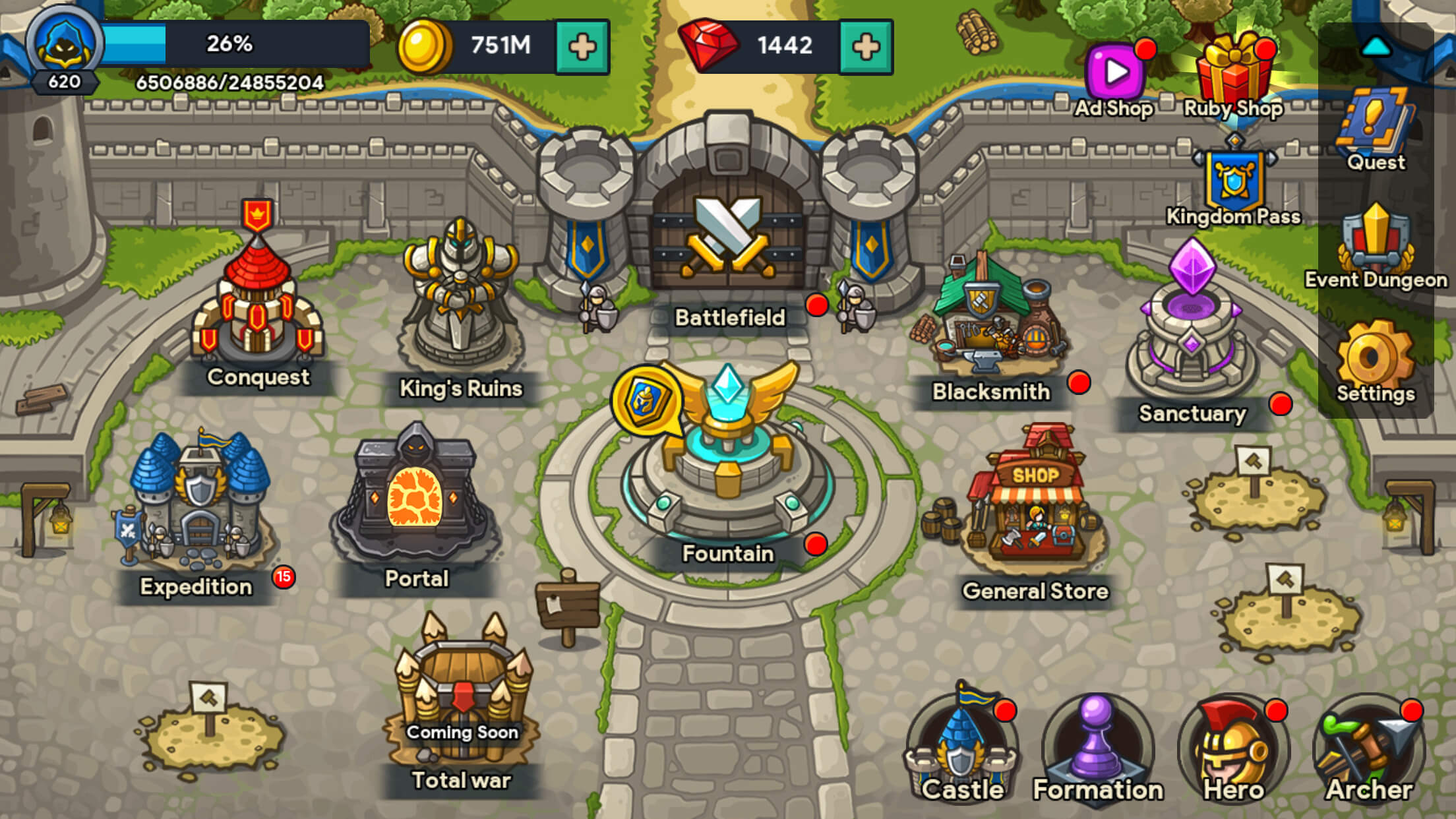Open the Castle menu
The height and width of the screenshot is (819, 1456).
pos(961,752)
